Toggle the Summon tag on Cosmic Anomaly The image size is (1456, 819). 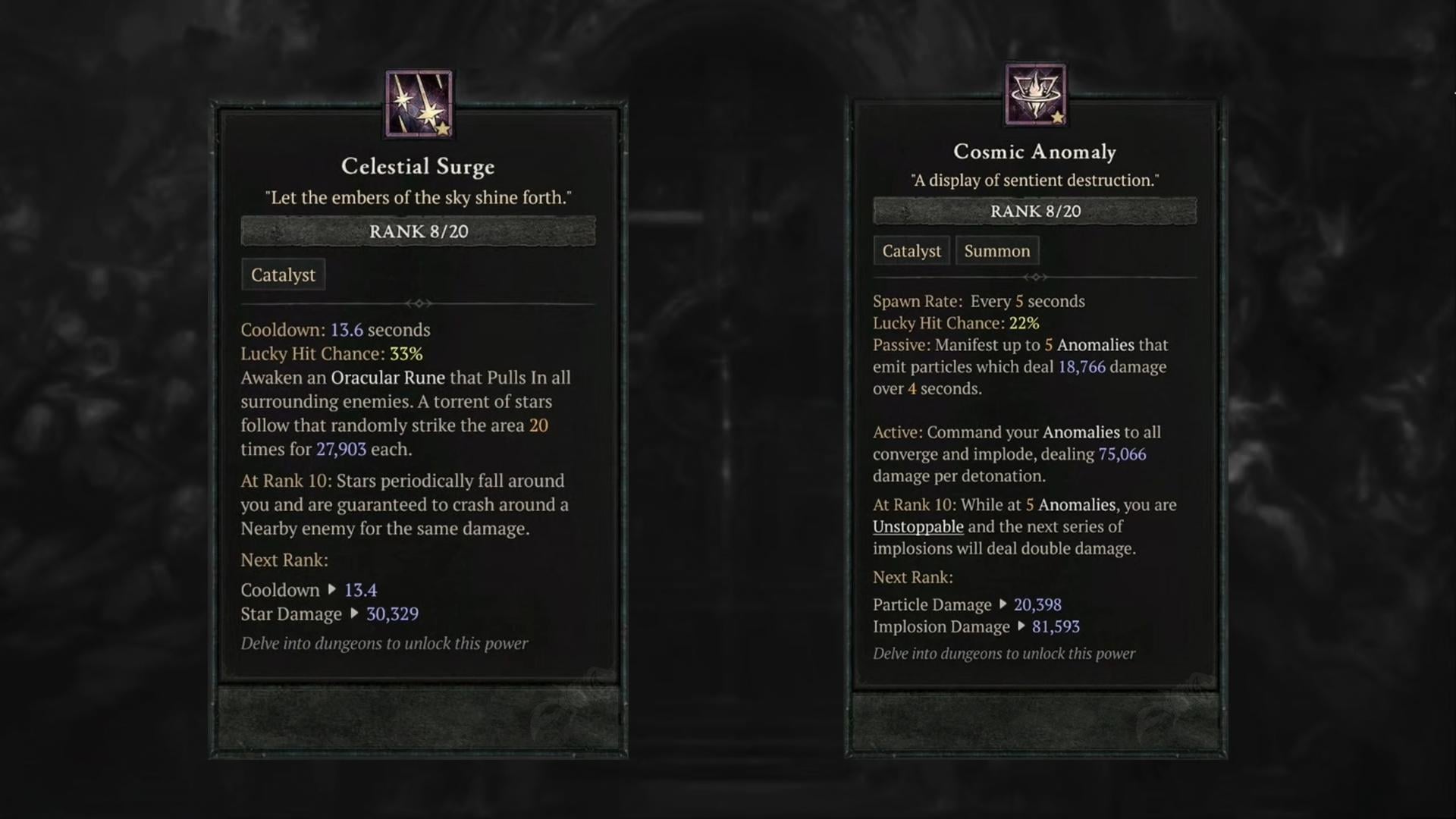coord(996,250)
